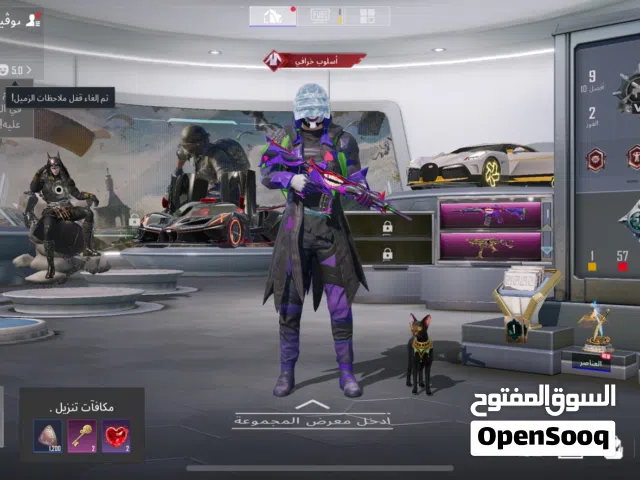The height and width of the screenshot is (480, 640).
Task: Tap the upper locked weapon slot
Action: [388, 227]
